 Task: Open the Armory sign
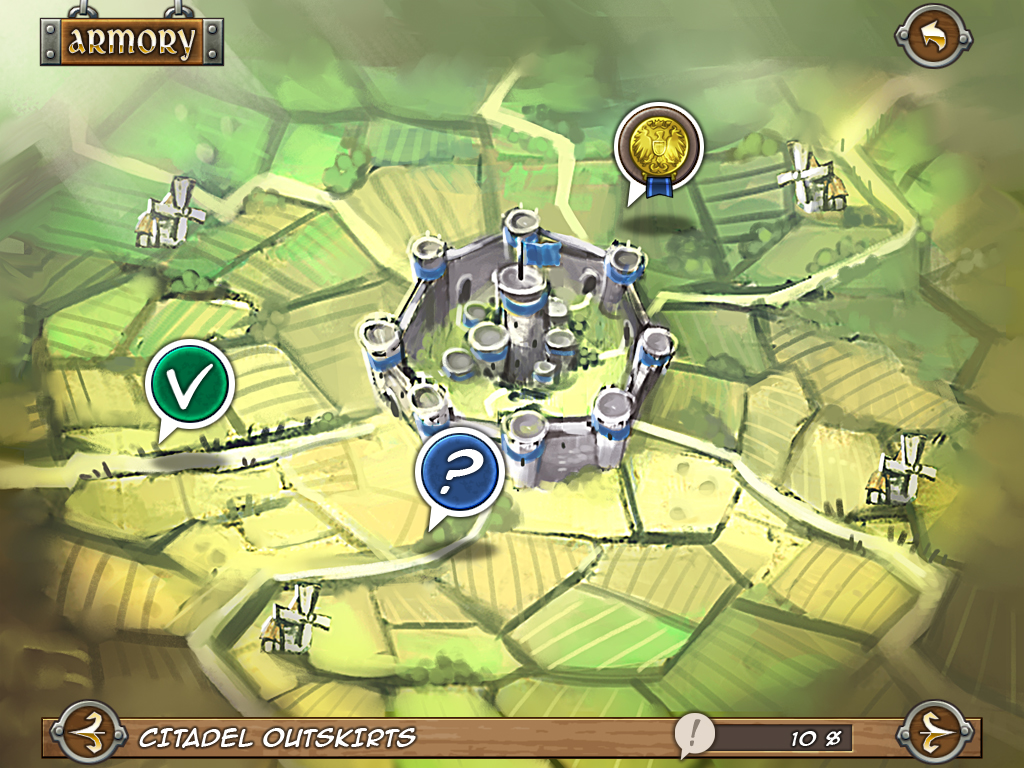[131, 41]
